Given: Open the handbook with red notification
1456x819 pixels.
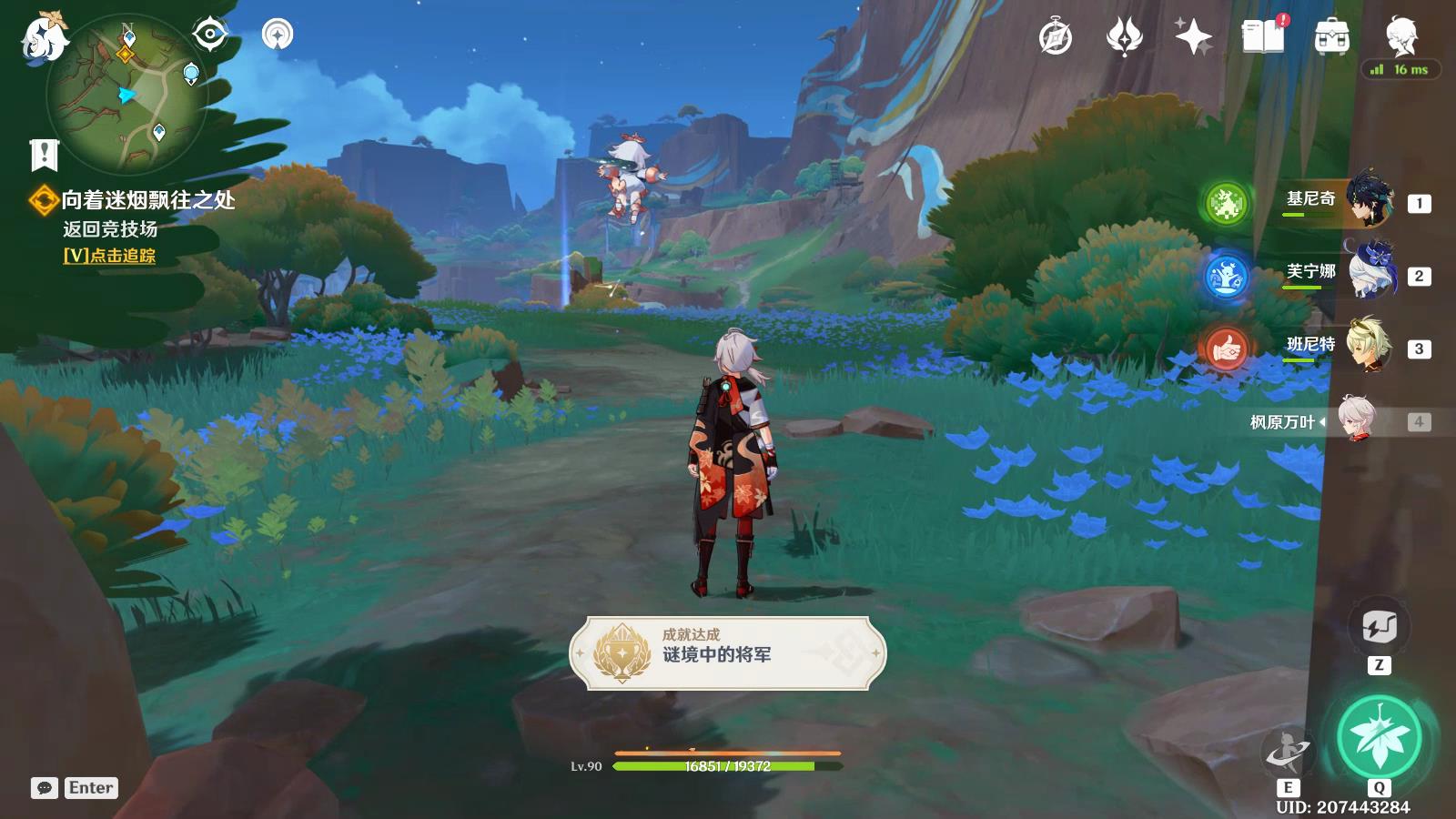Looking at the screenshot, I should point(1263,37).
